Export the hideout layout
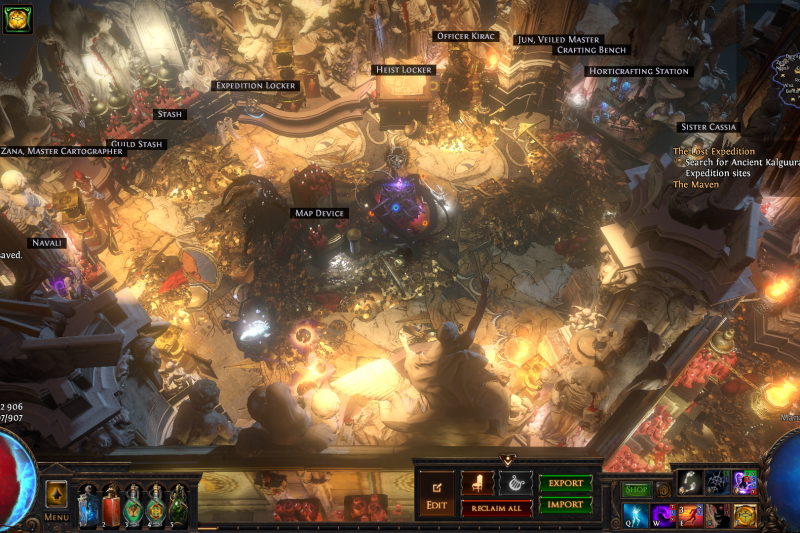Viewport: 800px width, 533px height. 565,483
